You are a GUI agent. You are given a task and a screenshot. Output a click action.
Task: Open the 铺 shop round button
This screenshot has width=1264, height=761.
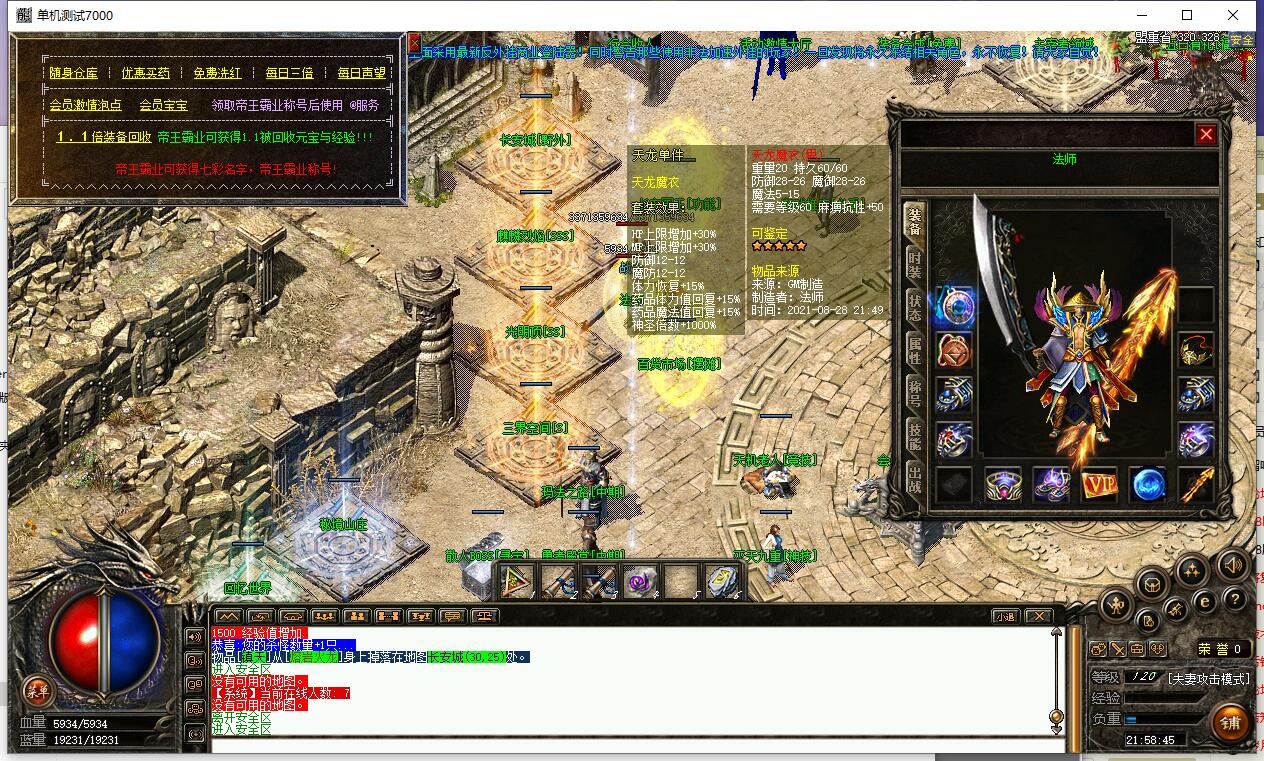coord(1230,722)
